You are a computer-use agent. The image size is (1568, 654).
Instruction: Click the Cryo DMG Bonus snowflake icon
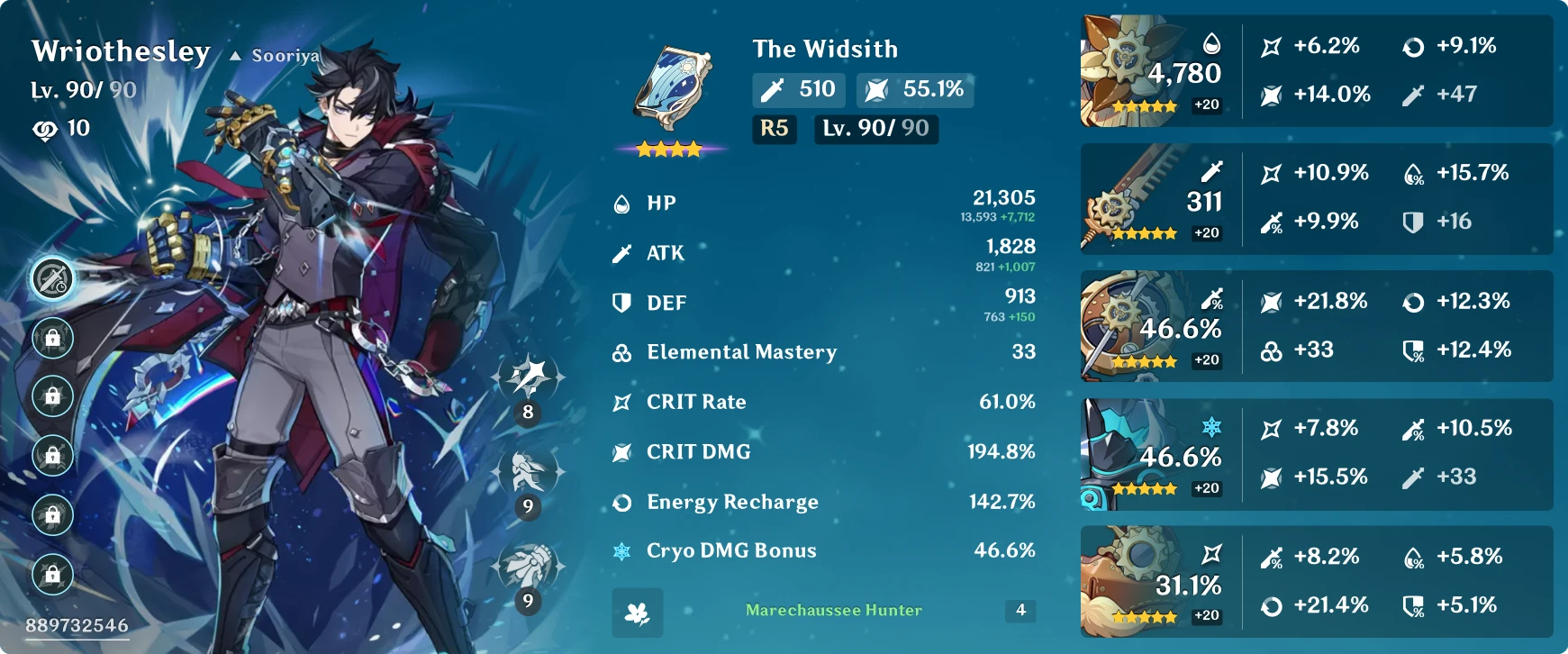[x=620, y=550]
